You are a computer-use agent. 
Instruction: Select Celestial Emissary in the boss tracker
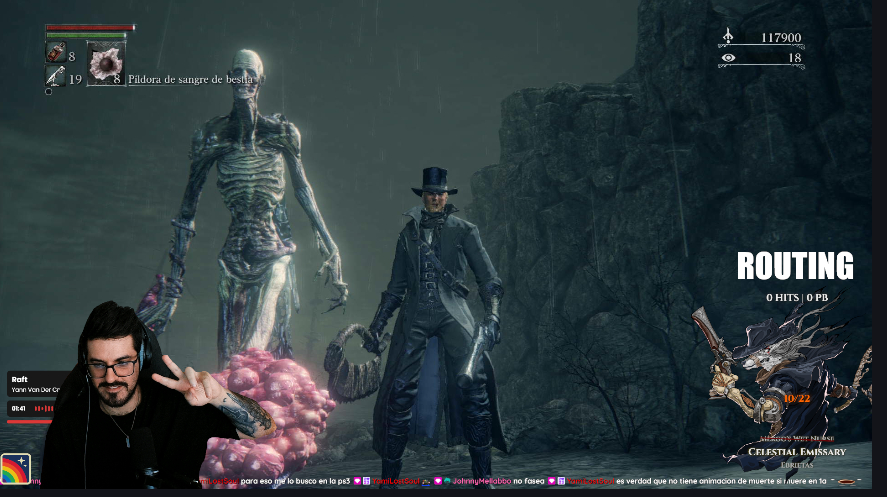tap(797, 451)
